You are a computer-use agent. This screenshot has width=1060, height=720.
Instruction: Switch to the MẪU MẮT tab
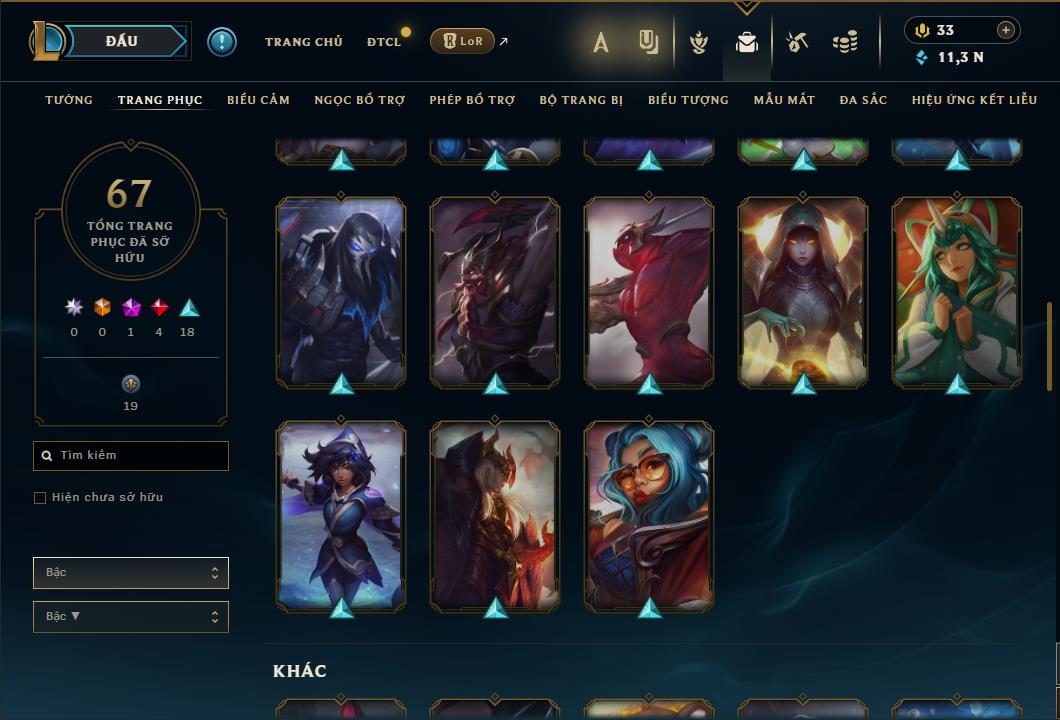pyautogui.click(x=784, y=100)
